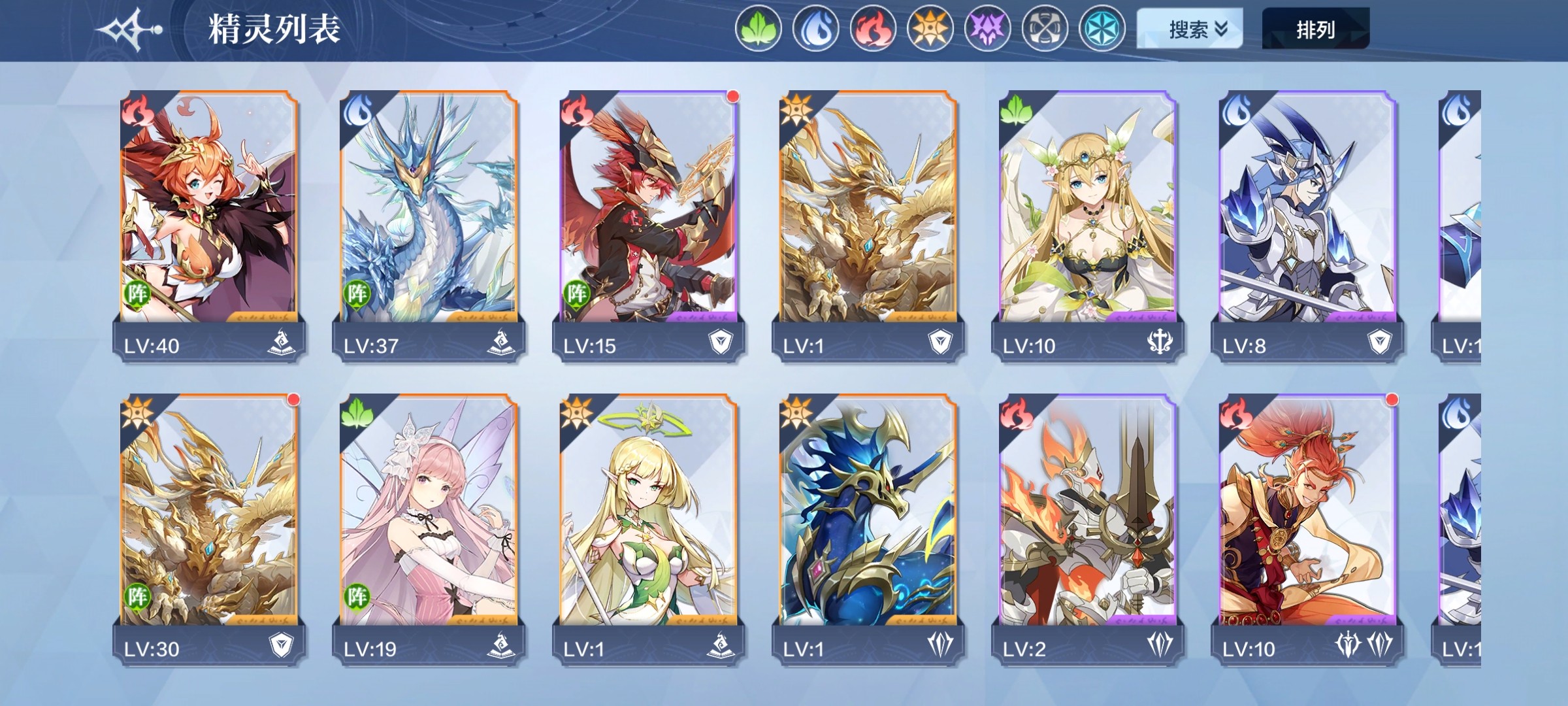Filter spirits by the purple dark element
Viewport: 1568px width, 706px height.
pos(987,29)
